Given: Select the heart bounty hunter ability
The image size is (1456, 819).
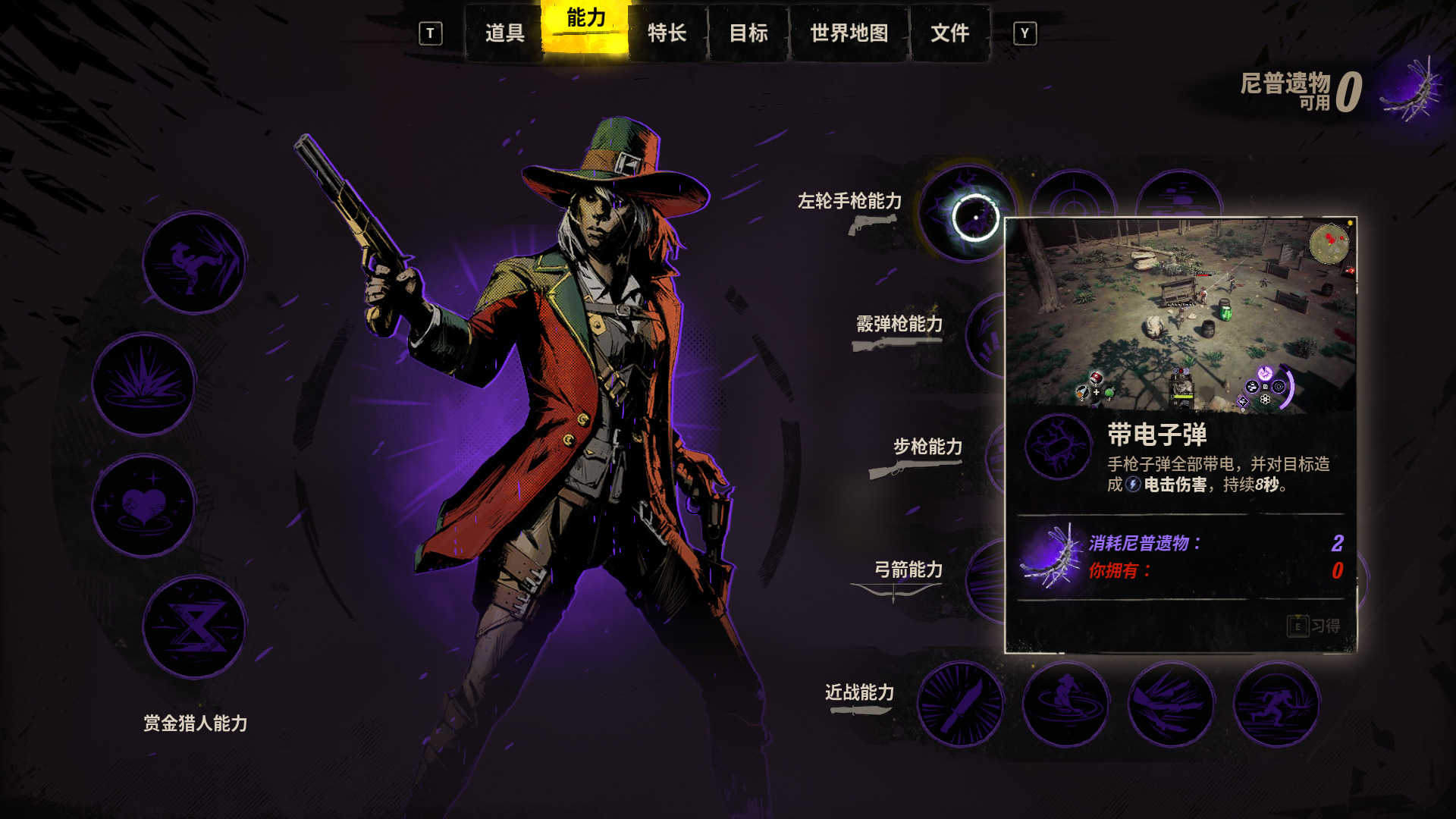Looking at the screenshot, I should (x=144, y=505).
